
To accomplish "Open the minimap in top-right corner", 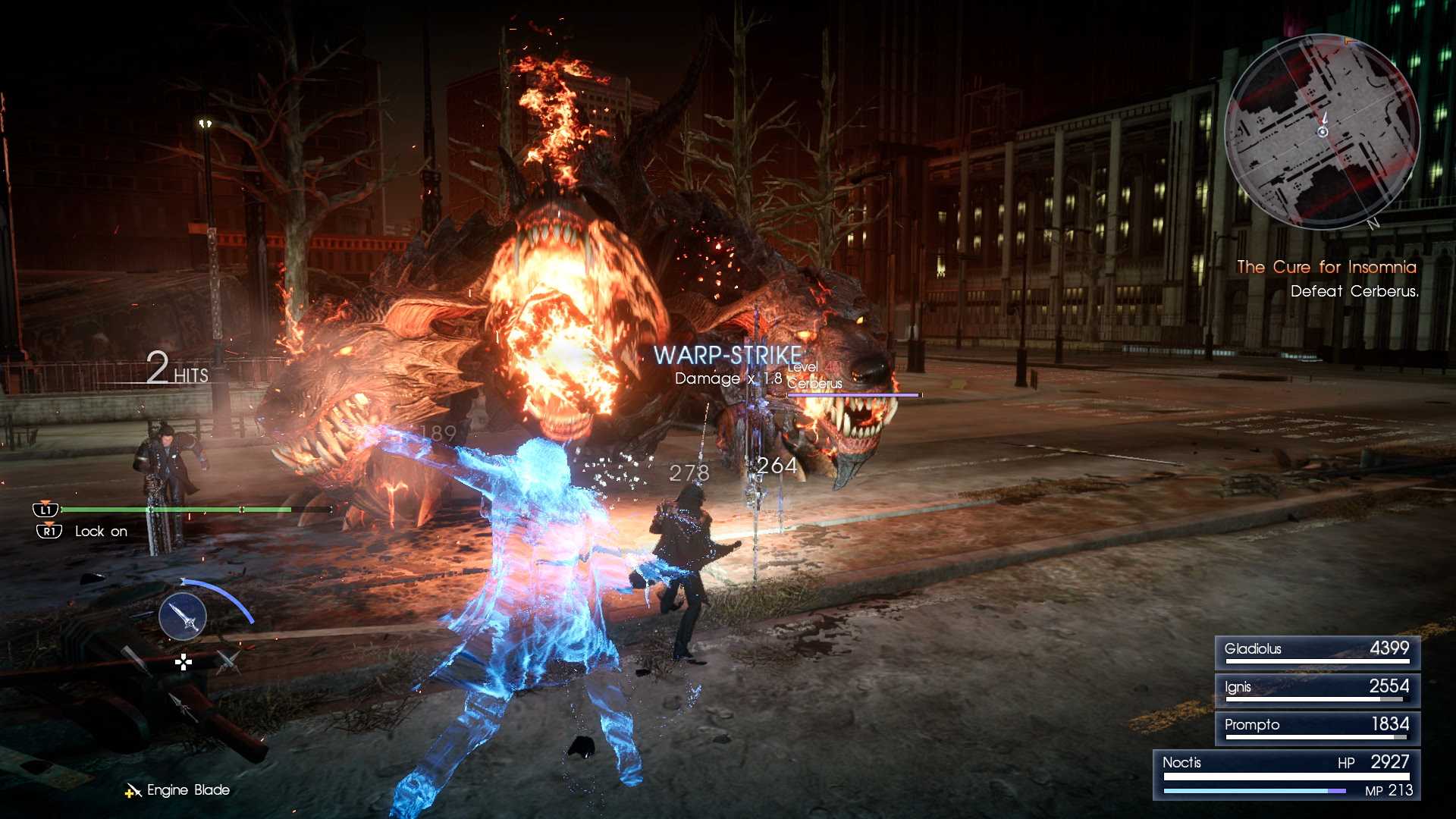I will click(1323, 130).
